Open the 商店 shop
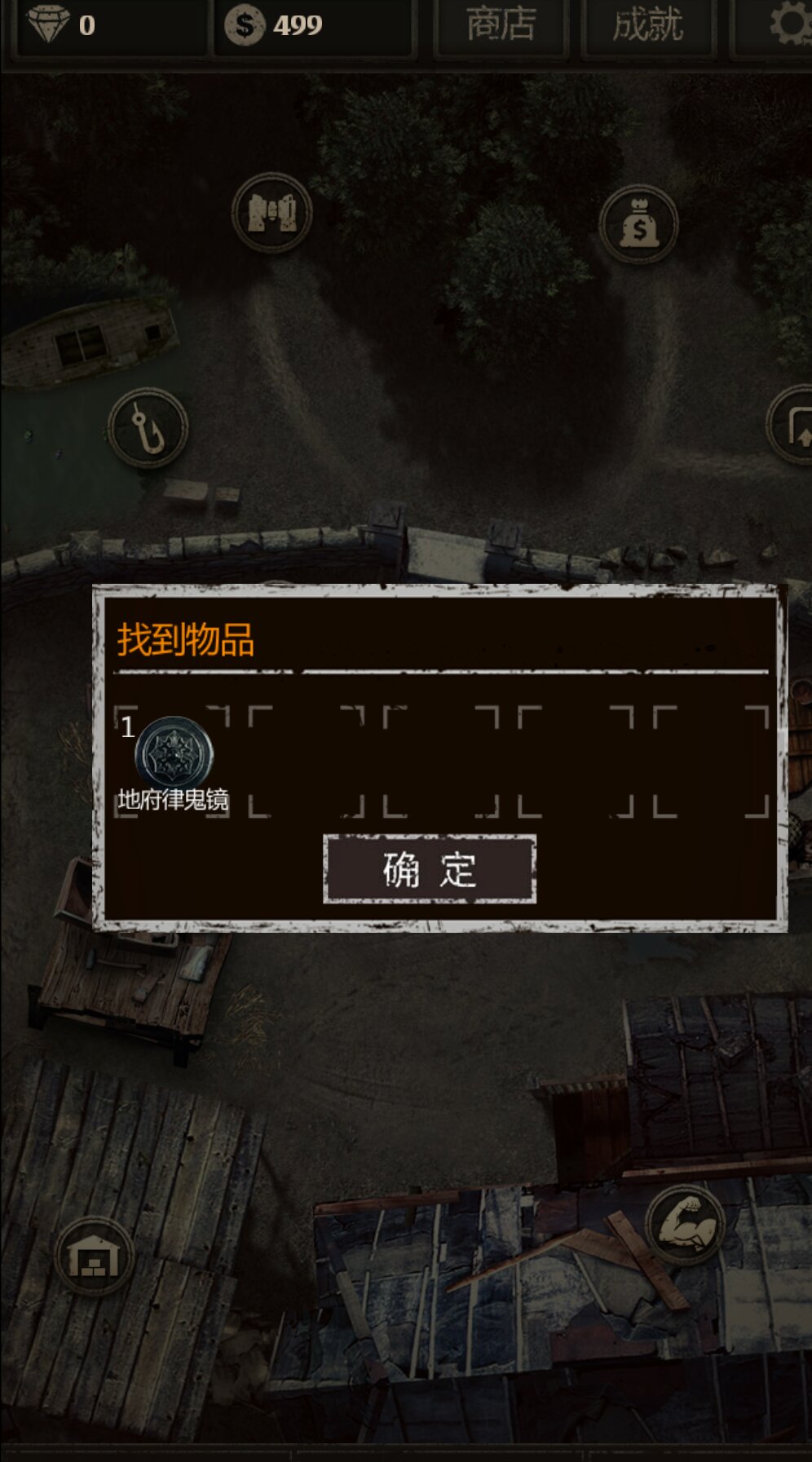The image size is (812, 1462). click(501, 25)
